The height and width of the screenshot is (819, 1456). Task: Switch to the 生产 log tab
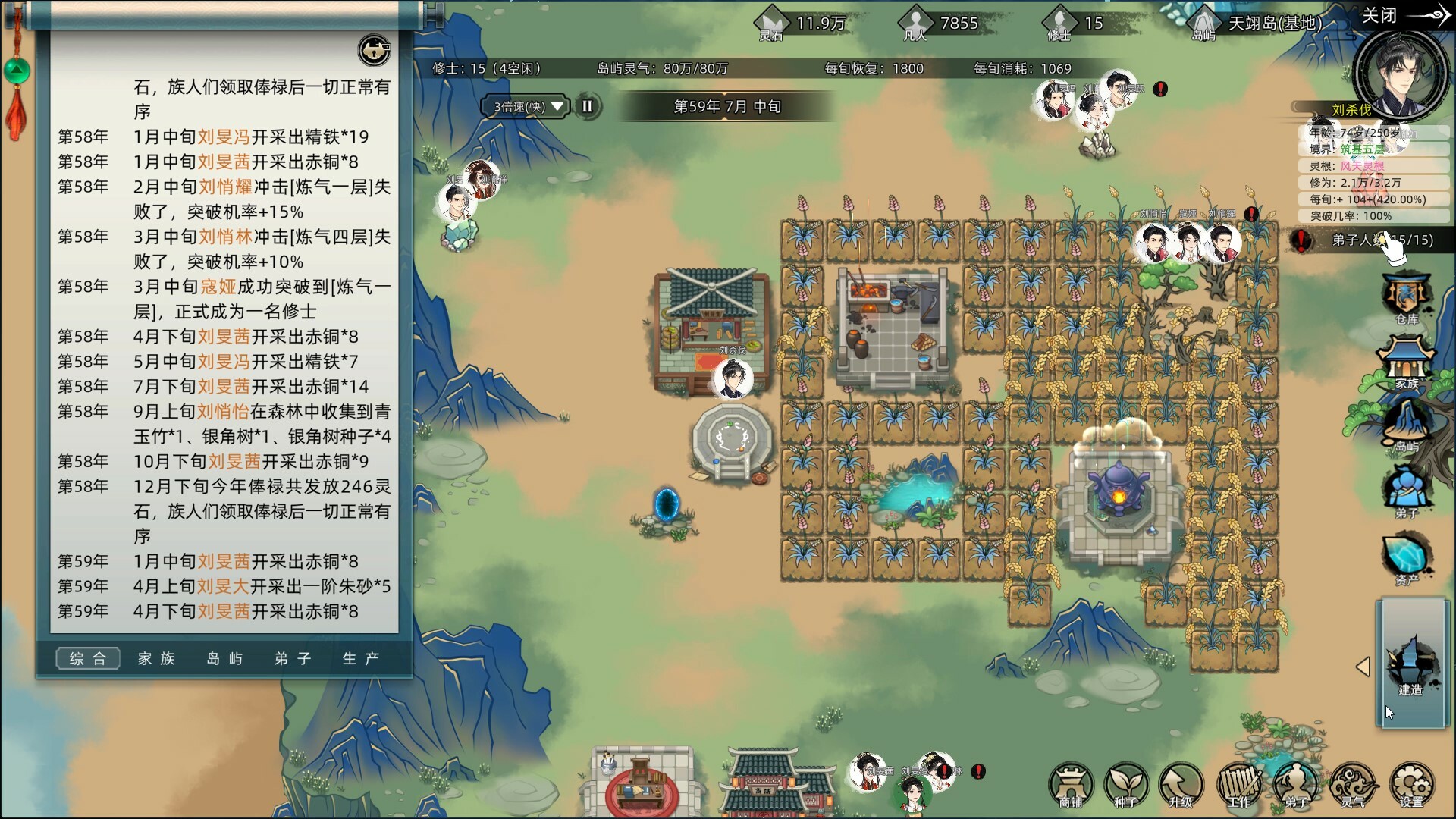(x=362, y=659)
